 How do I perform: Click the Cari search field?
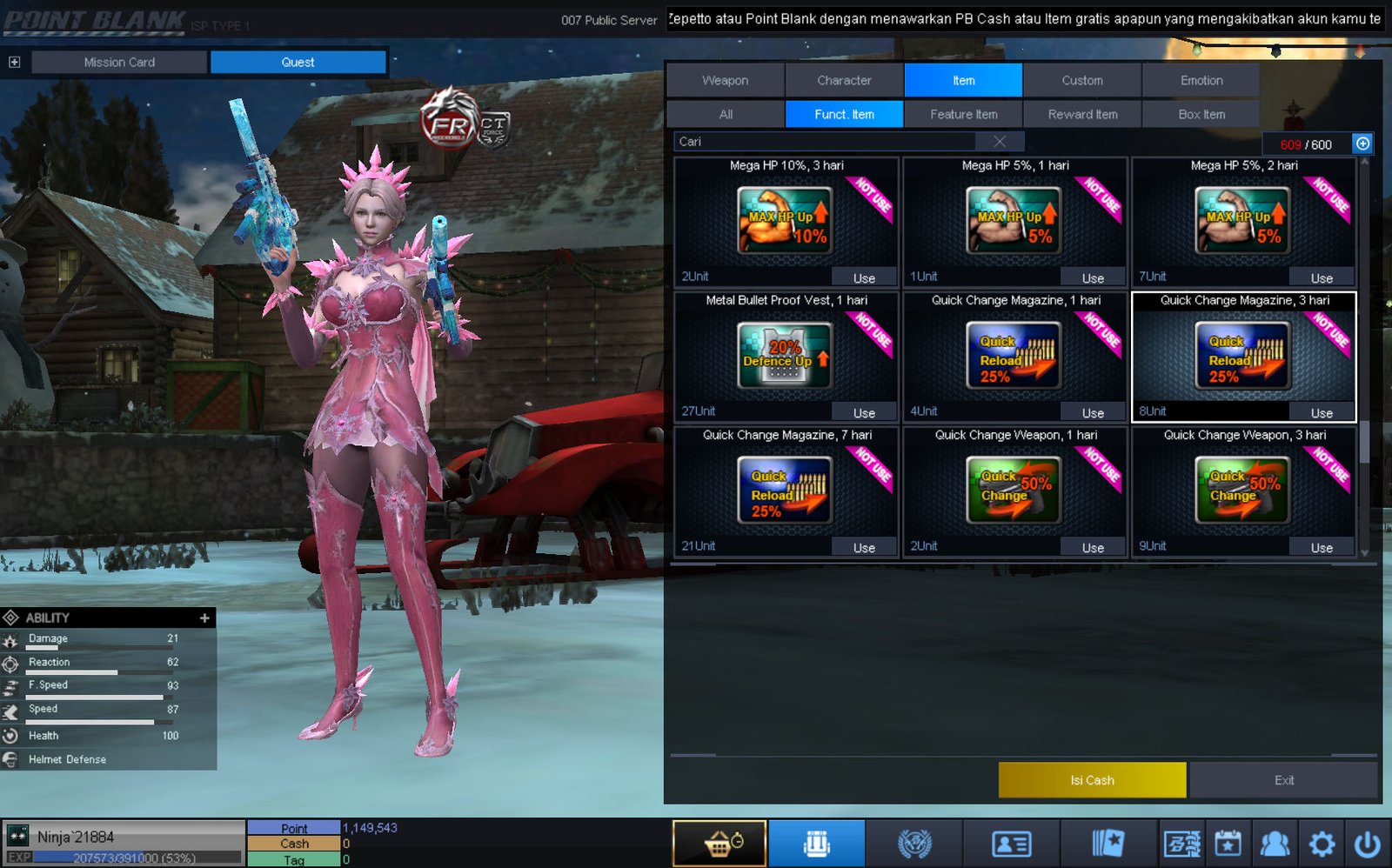pos(826,142)
